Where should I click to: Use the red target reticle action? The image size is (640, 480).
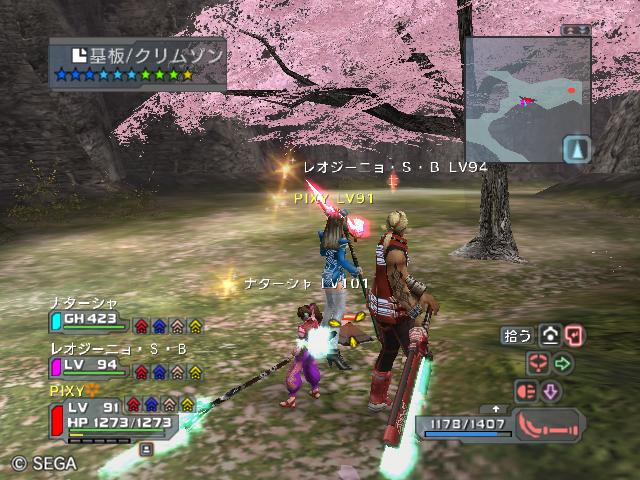pyautogui.click(x=538, y=363)
